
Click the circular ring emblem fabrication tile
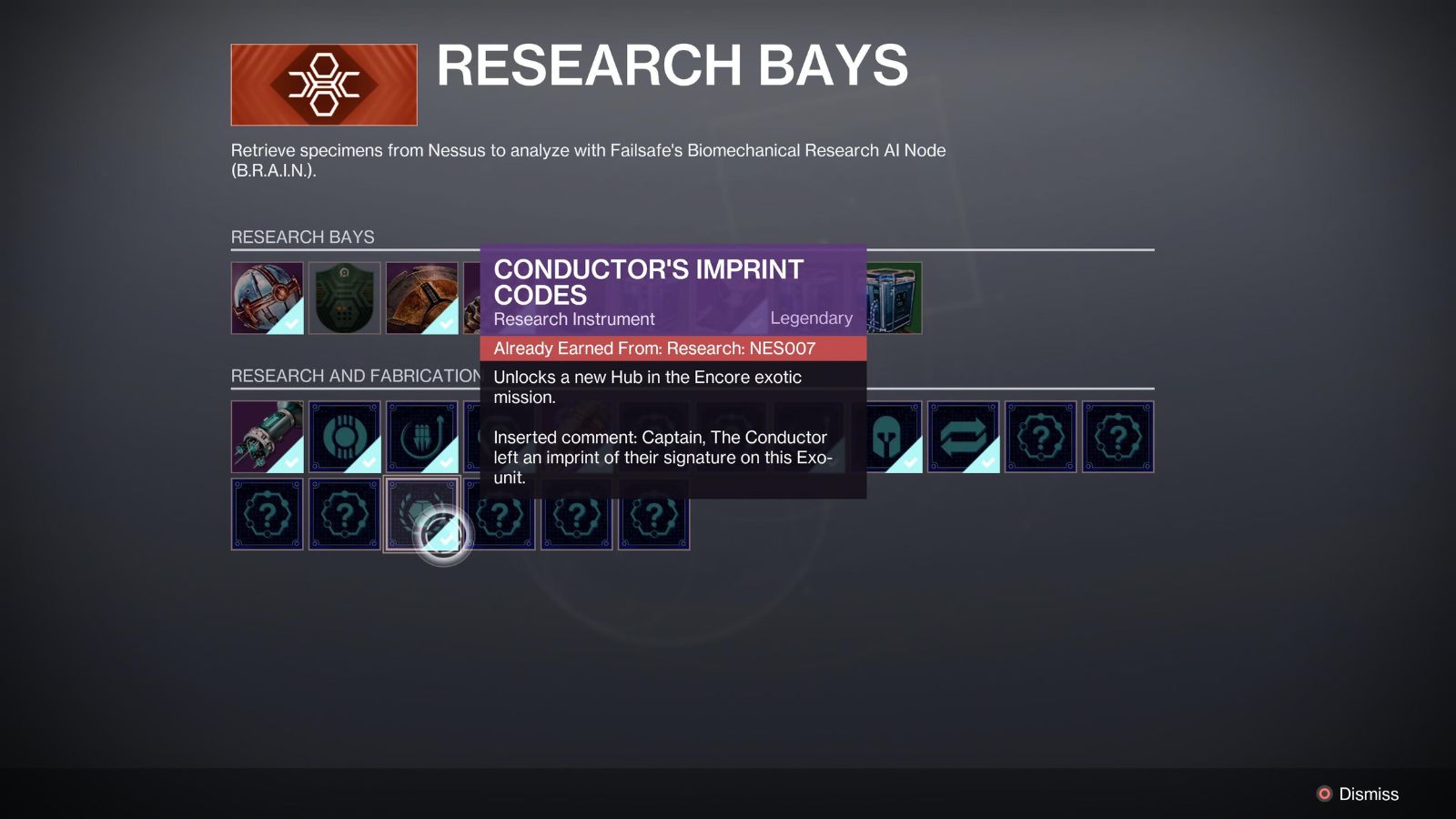346,437
